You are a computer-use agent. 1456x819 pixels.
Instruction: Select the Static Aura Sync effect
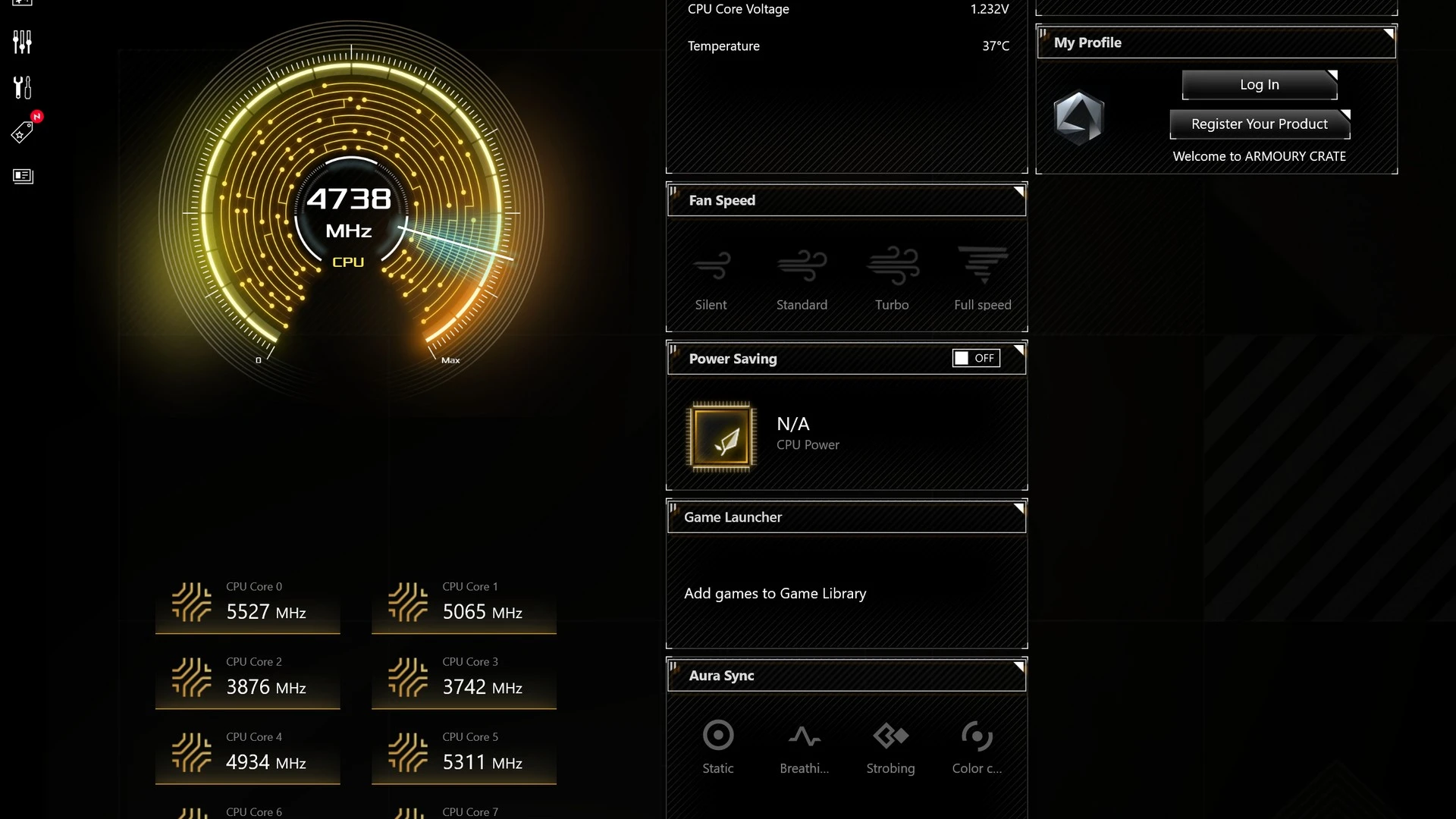click(718, 746)
